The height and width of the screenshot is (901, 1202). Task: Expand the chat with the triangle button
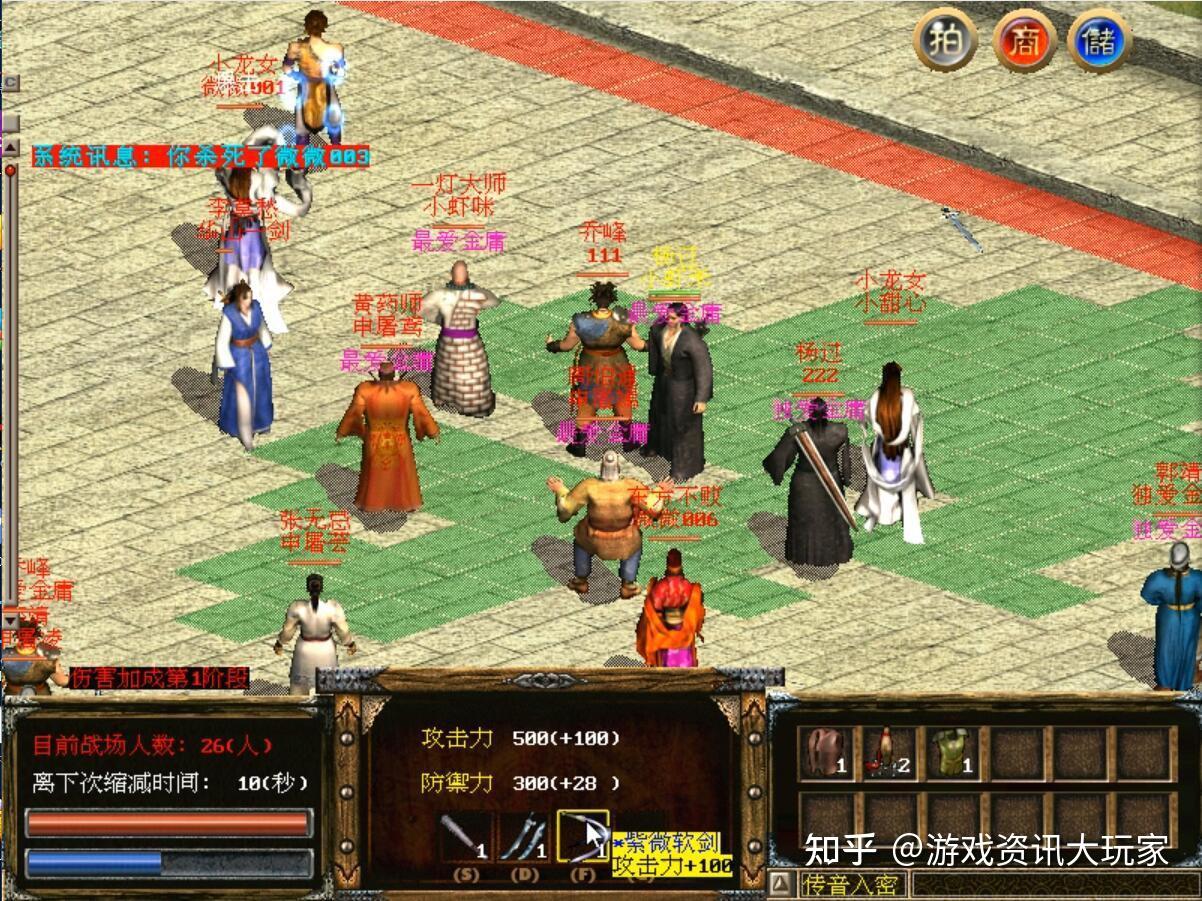point(783,884)
